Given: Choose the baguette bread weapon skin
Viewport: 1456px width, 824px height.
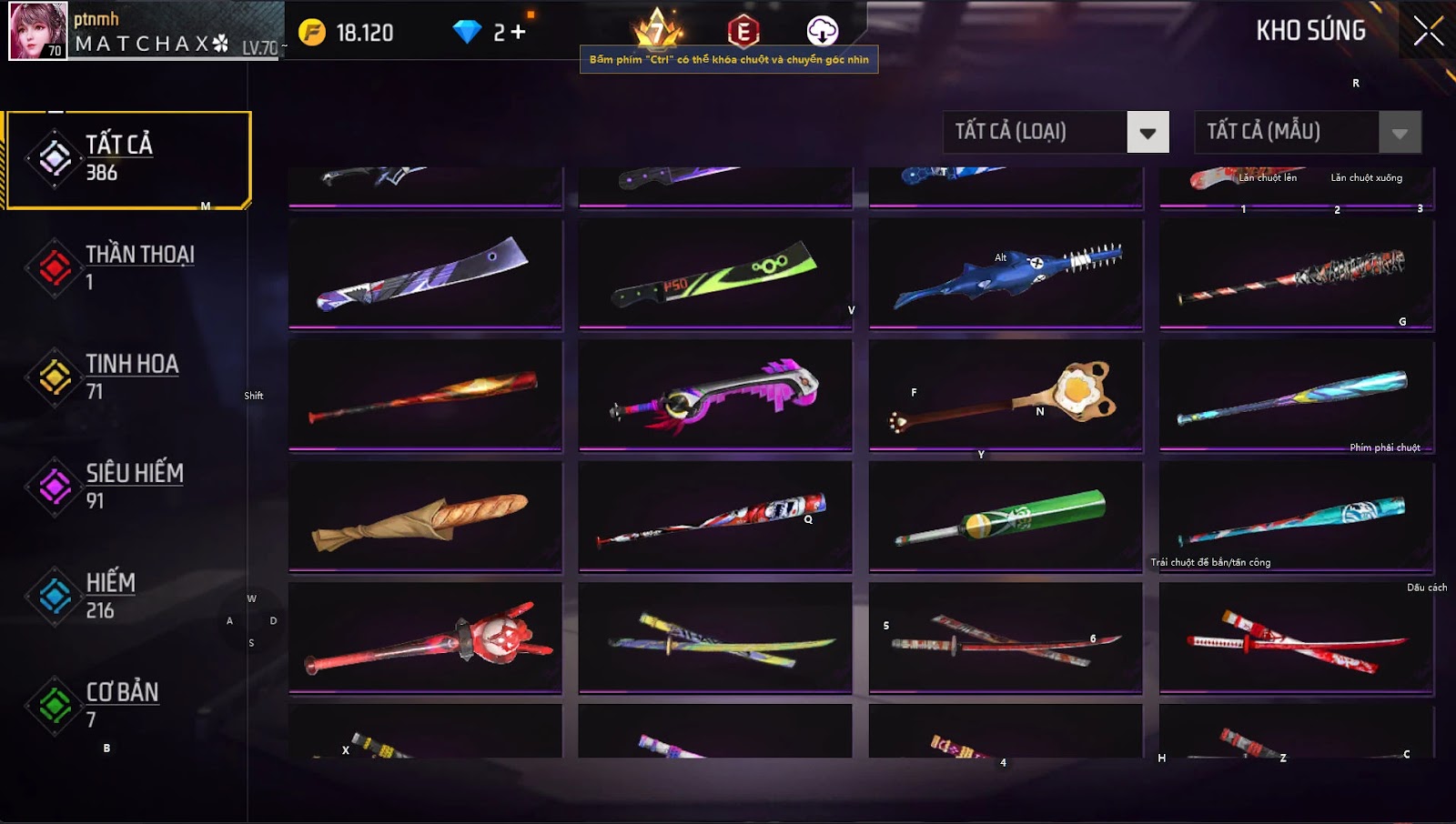Looking at the screenshot, I should tap(425, 518).
